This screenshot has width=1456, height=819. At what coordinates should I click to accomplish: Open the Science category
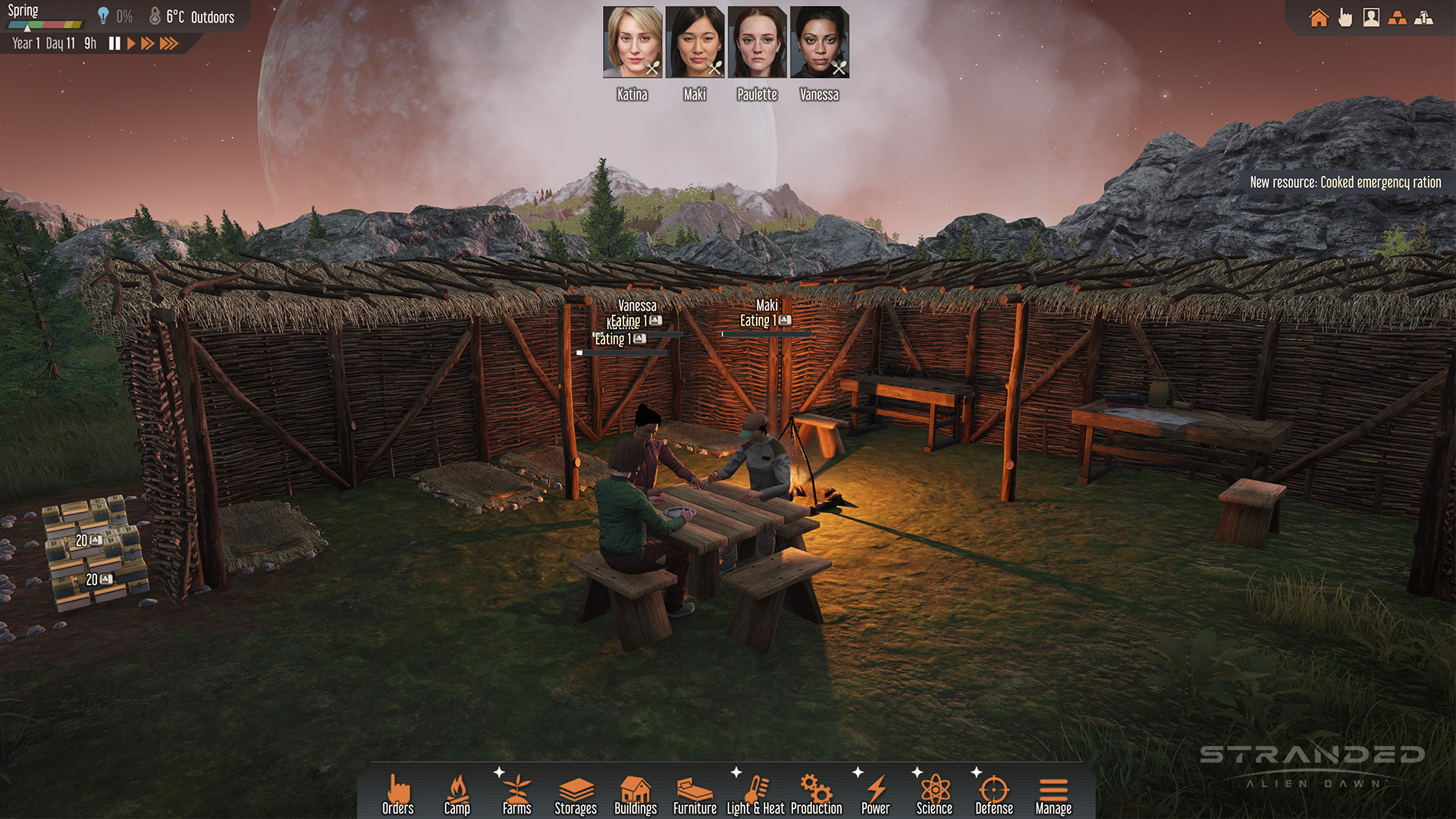point(934,794)
